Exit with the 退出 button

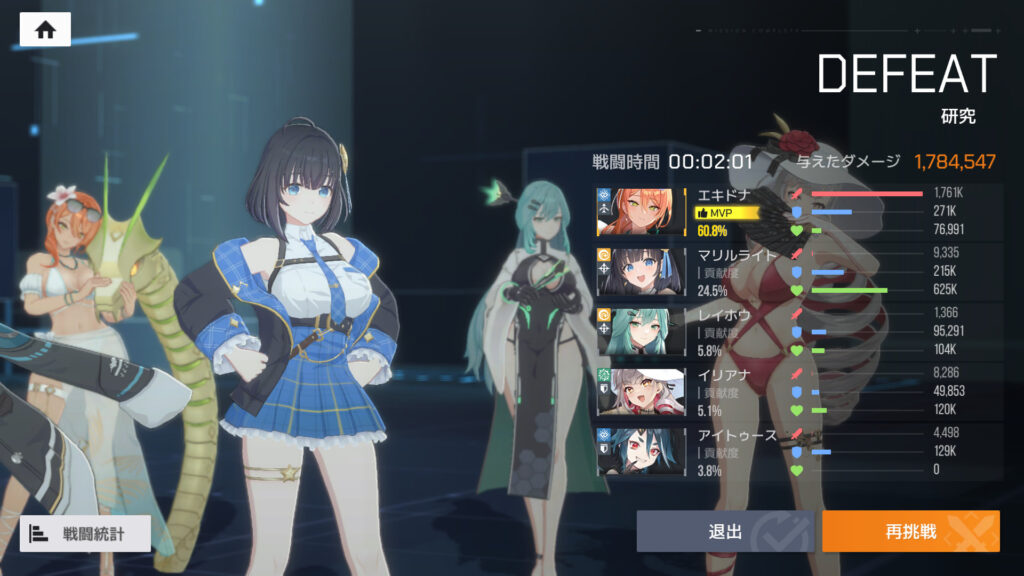point(726,531)
